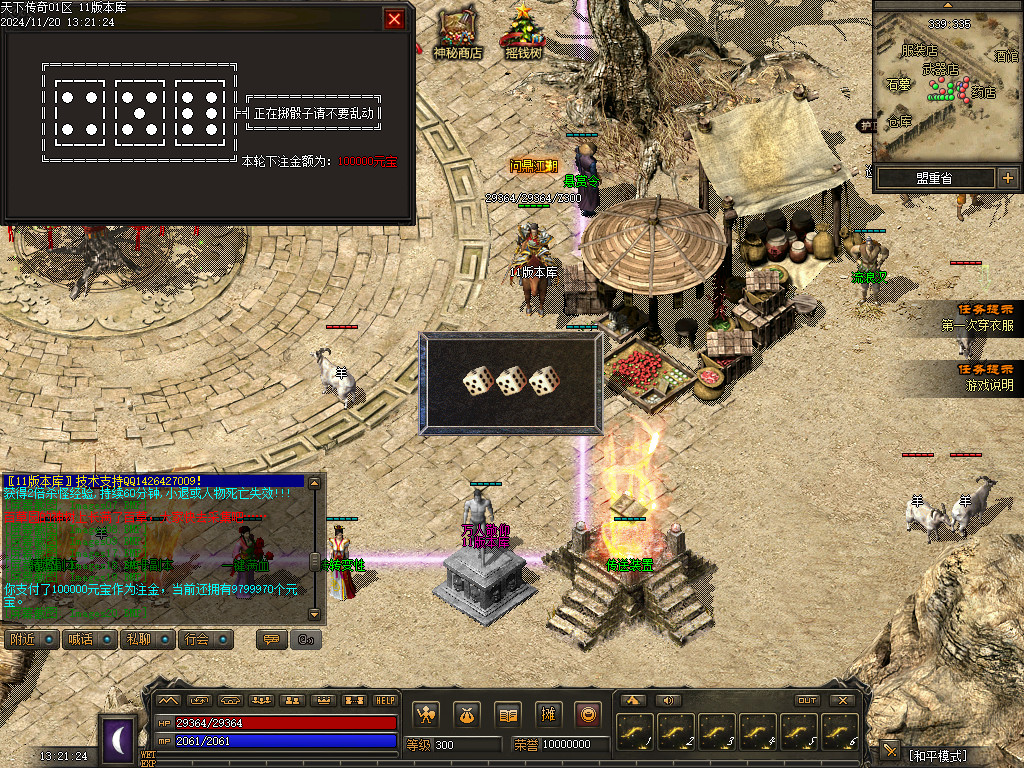This screenshot has height=768, width=1024.
Task: Open the 摊 stall button
Action: [548, 714]
